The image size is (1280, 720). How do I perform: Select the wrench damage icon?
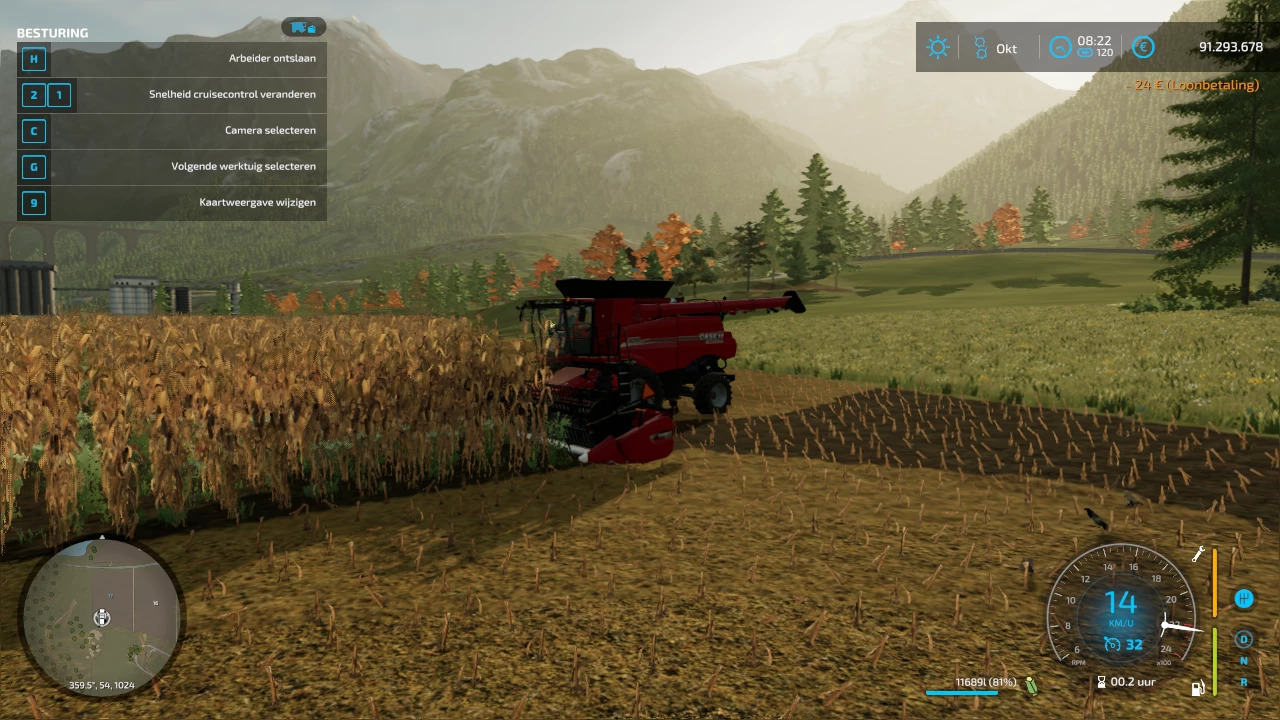1198,554
